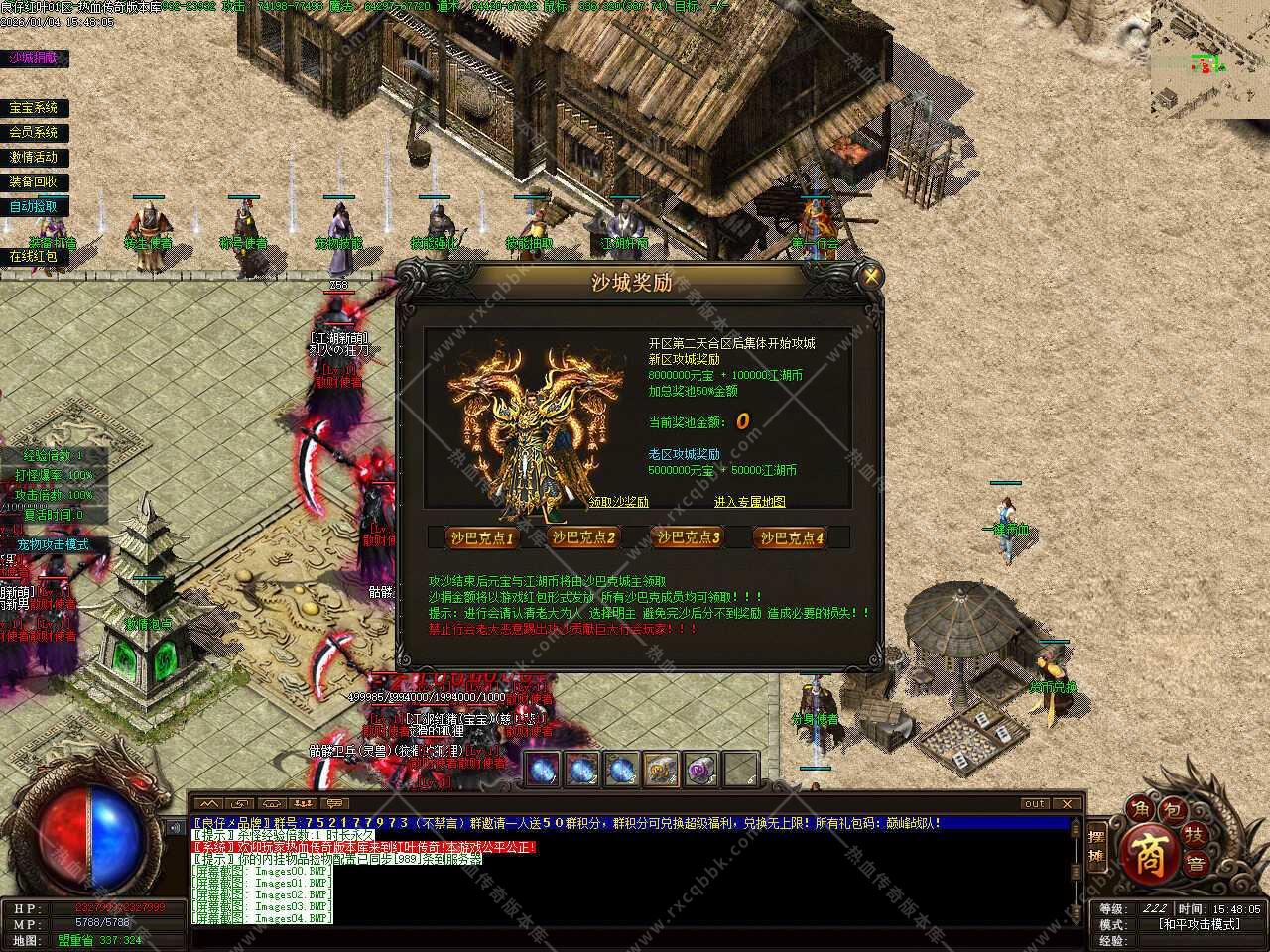1270x952 pixels.
Task: Claim reward via 领取沙奖励 link
Action: (619, 502)
